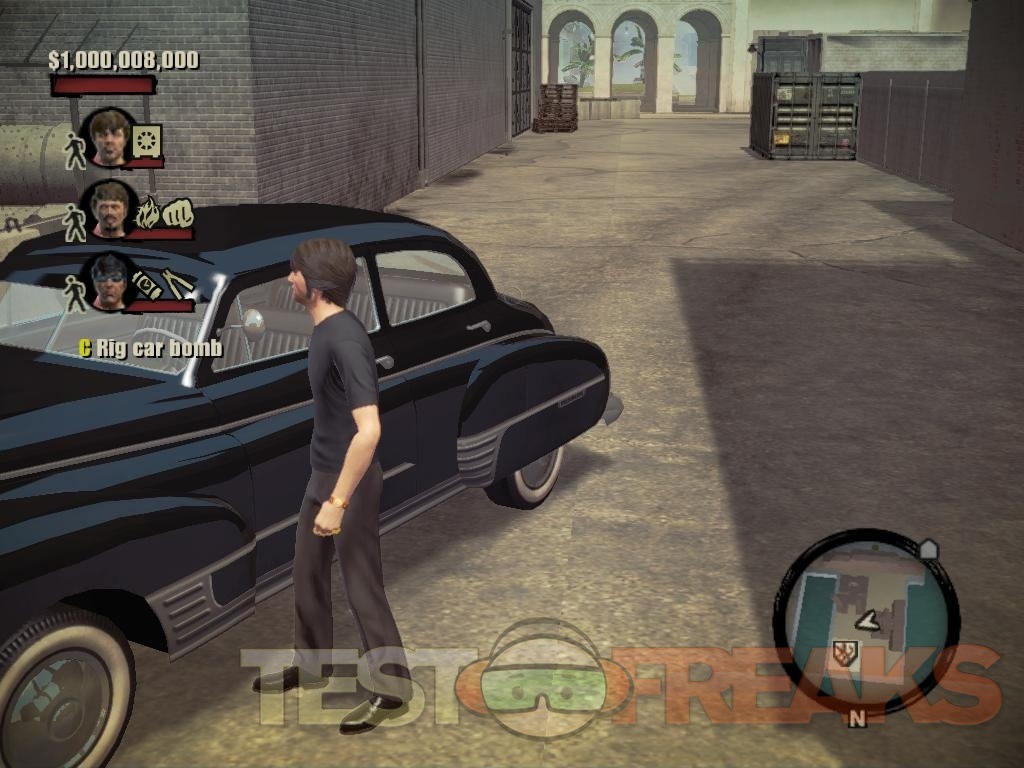Select the top crew member portrait

click(x=110, y=136)
